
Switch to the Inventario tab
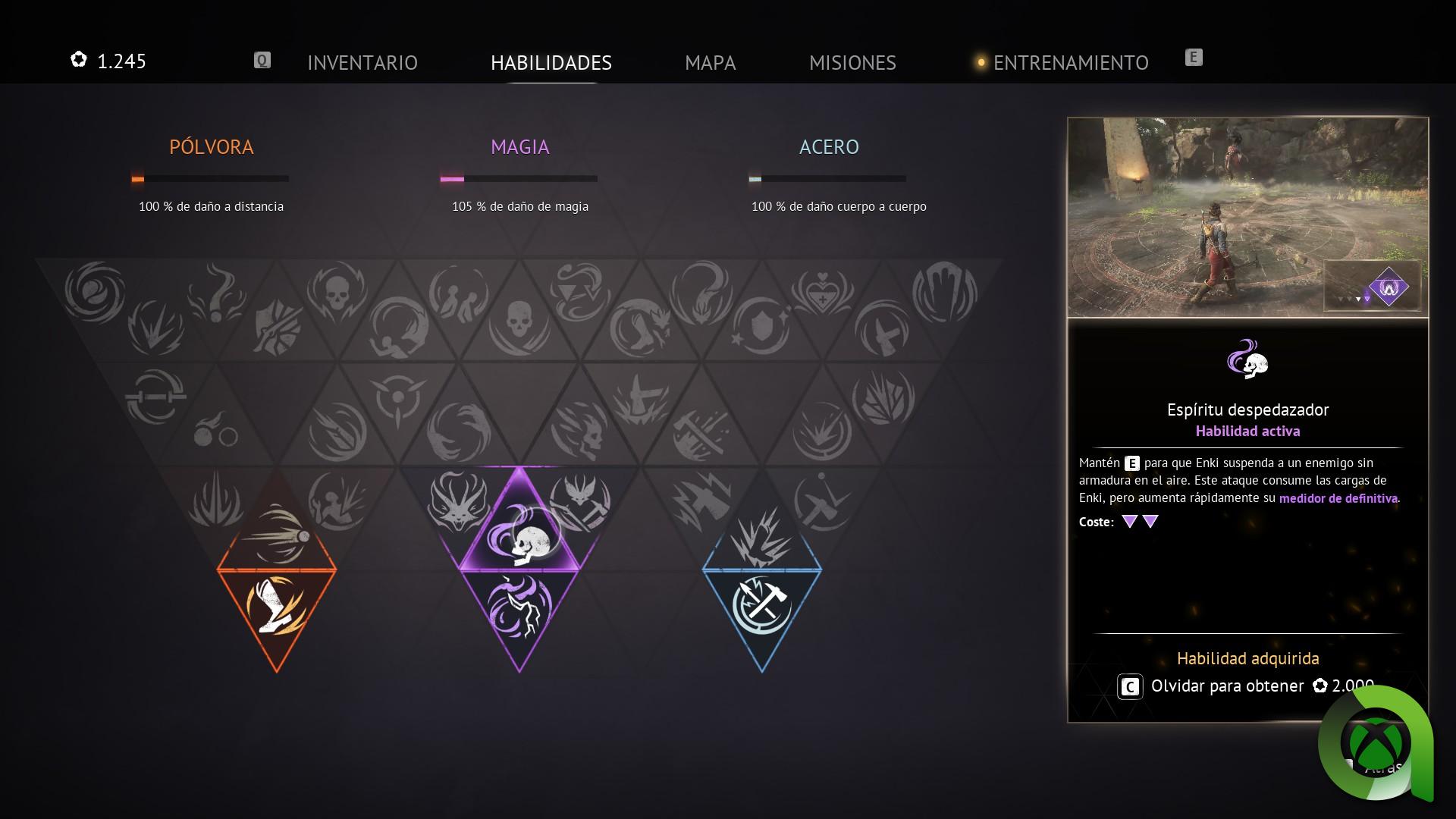click(x=362, y=62)
